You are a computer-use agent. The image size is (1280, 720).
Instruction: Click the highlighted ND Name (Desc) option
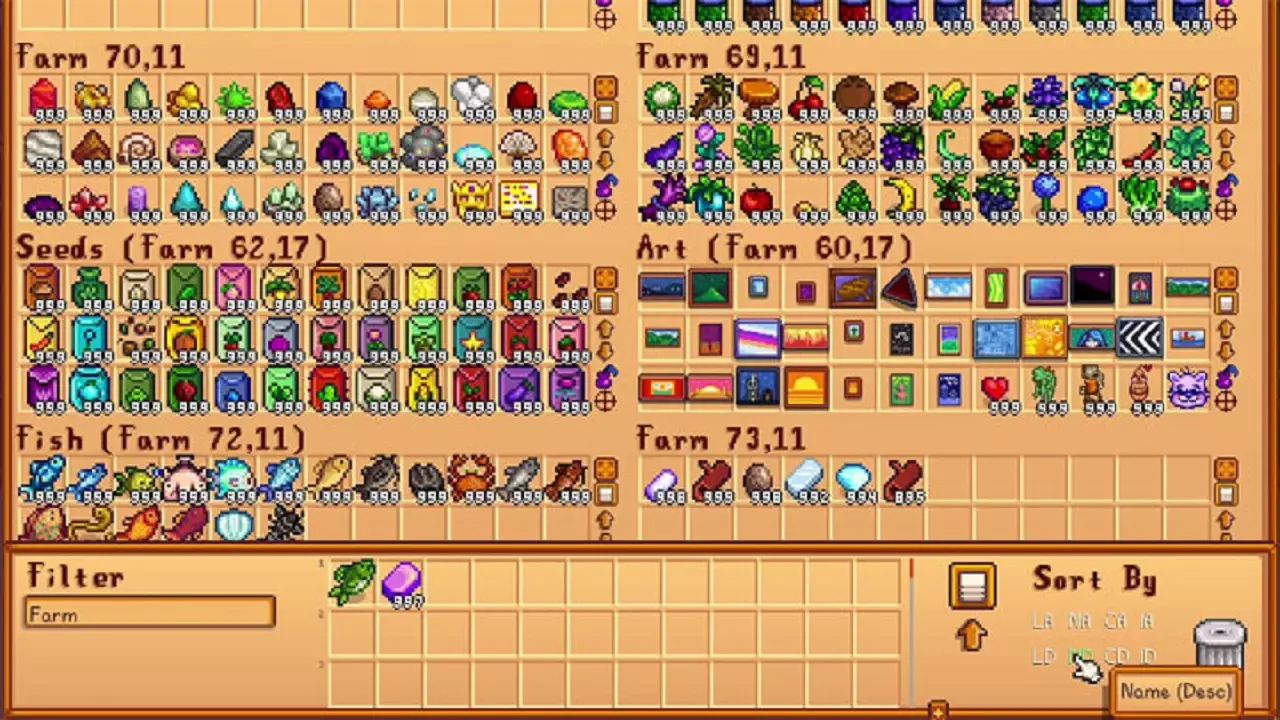1081,655
